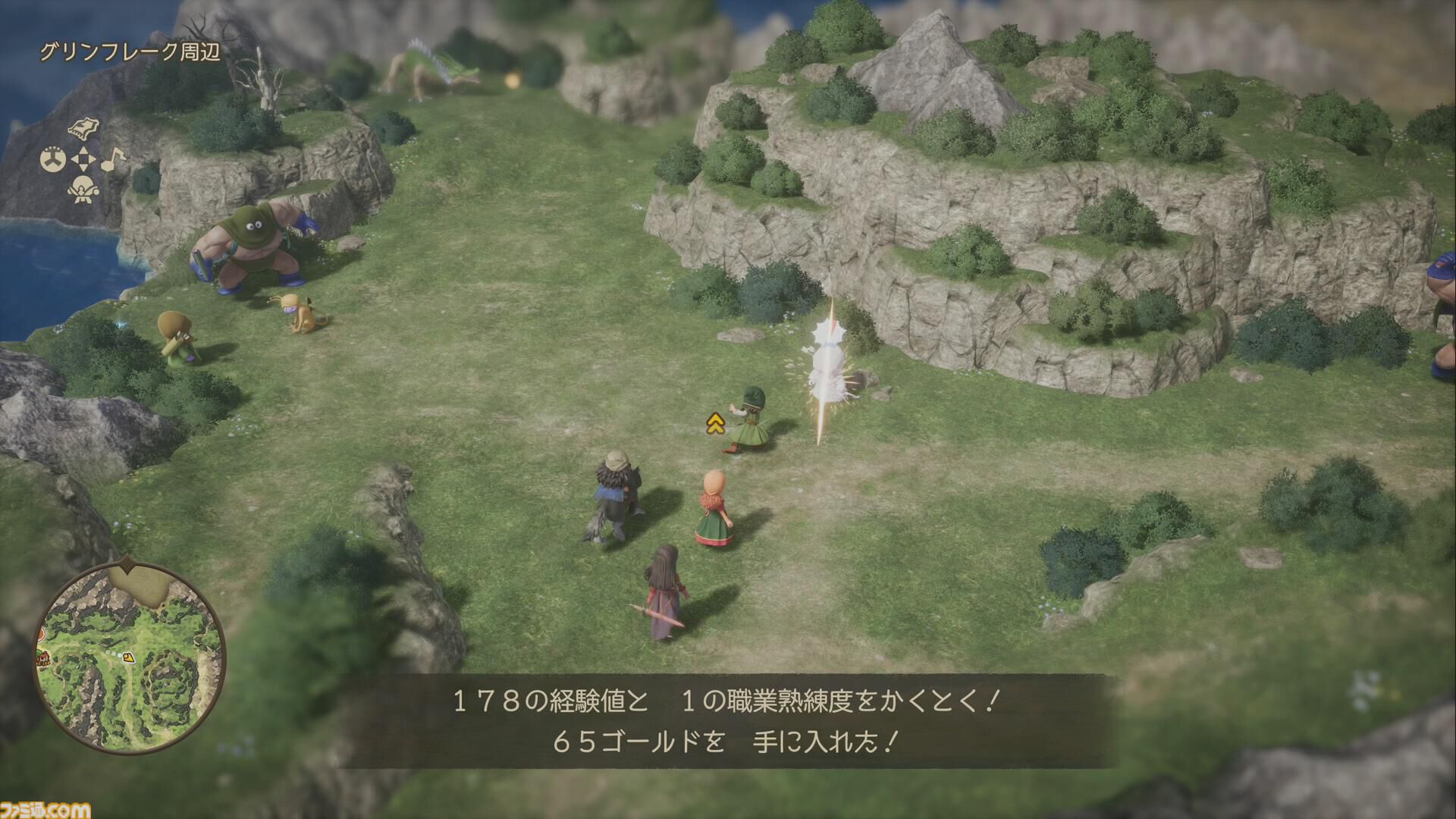
Task: Click the house icon on the minimap
Action: coord(42,659)
